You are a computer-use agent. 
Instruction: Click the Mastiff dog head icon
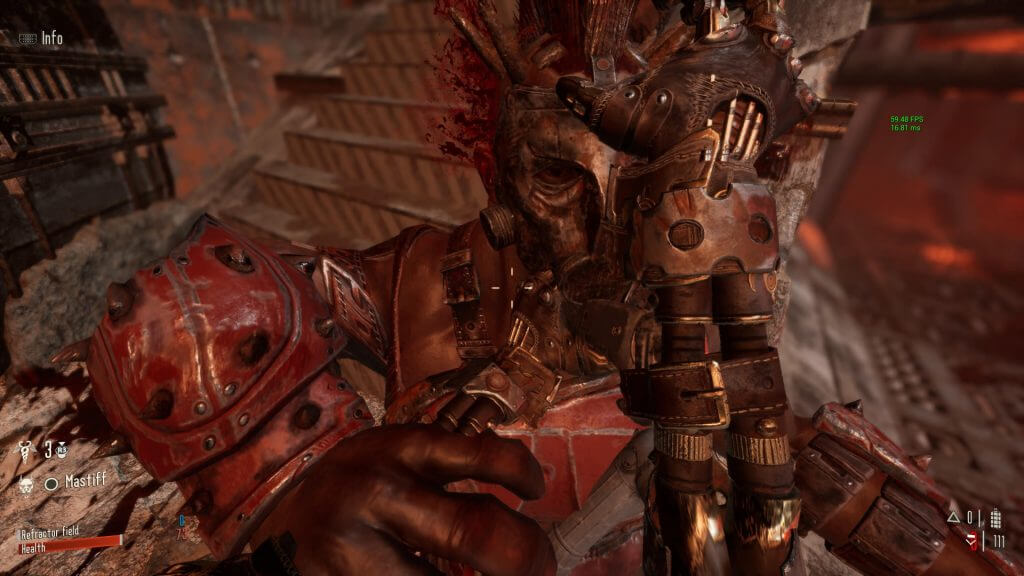(26, 483)
